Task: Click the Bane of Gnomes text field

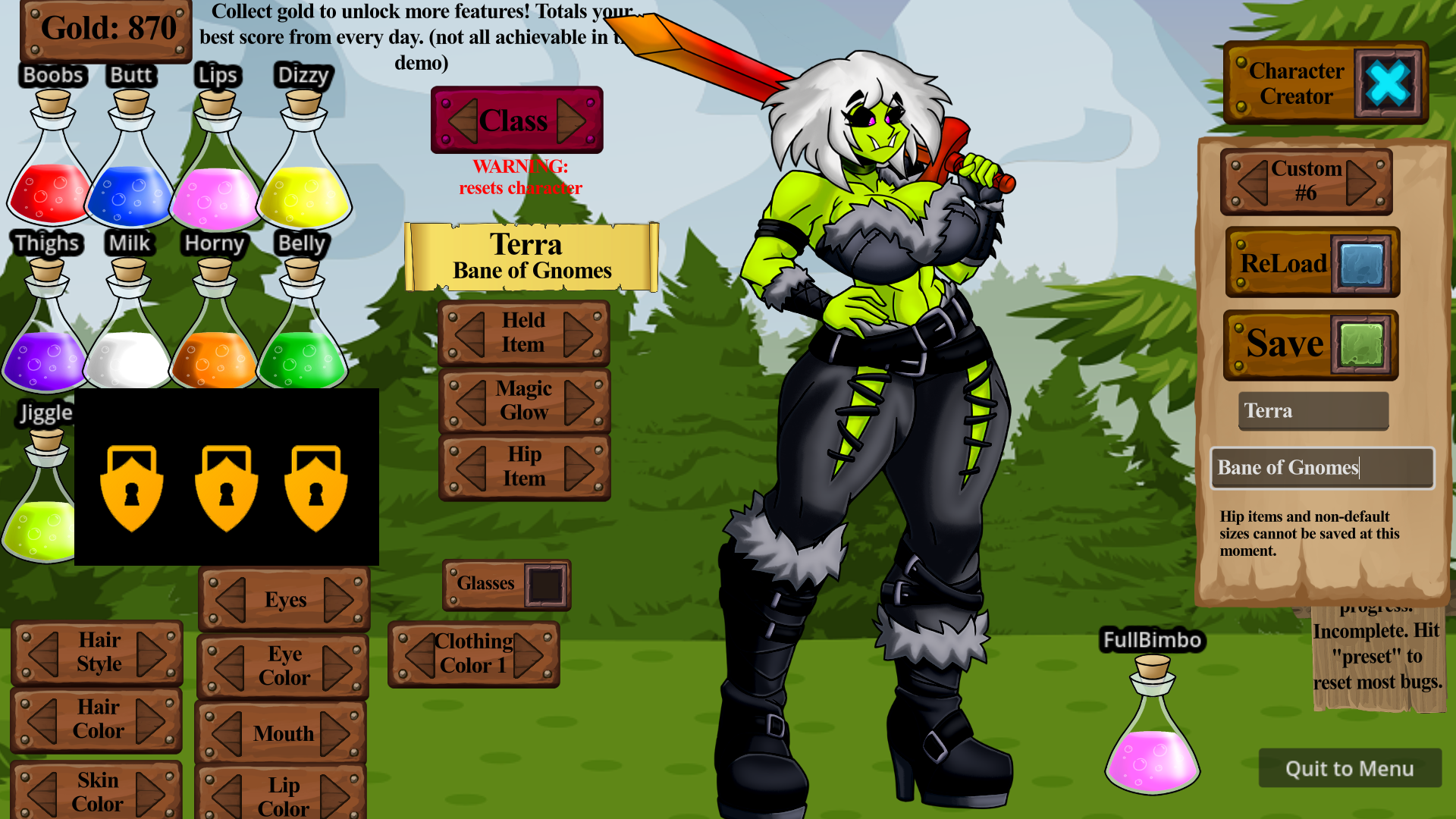Action: click(1322, 468)
